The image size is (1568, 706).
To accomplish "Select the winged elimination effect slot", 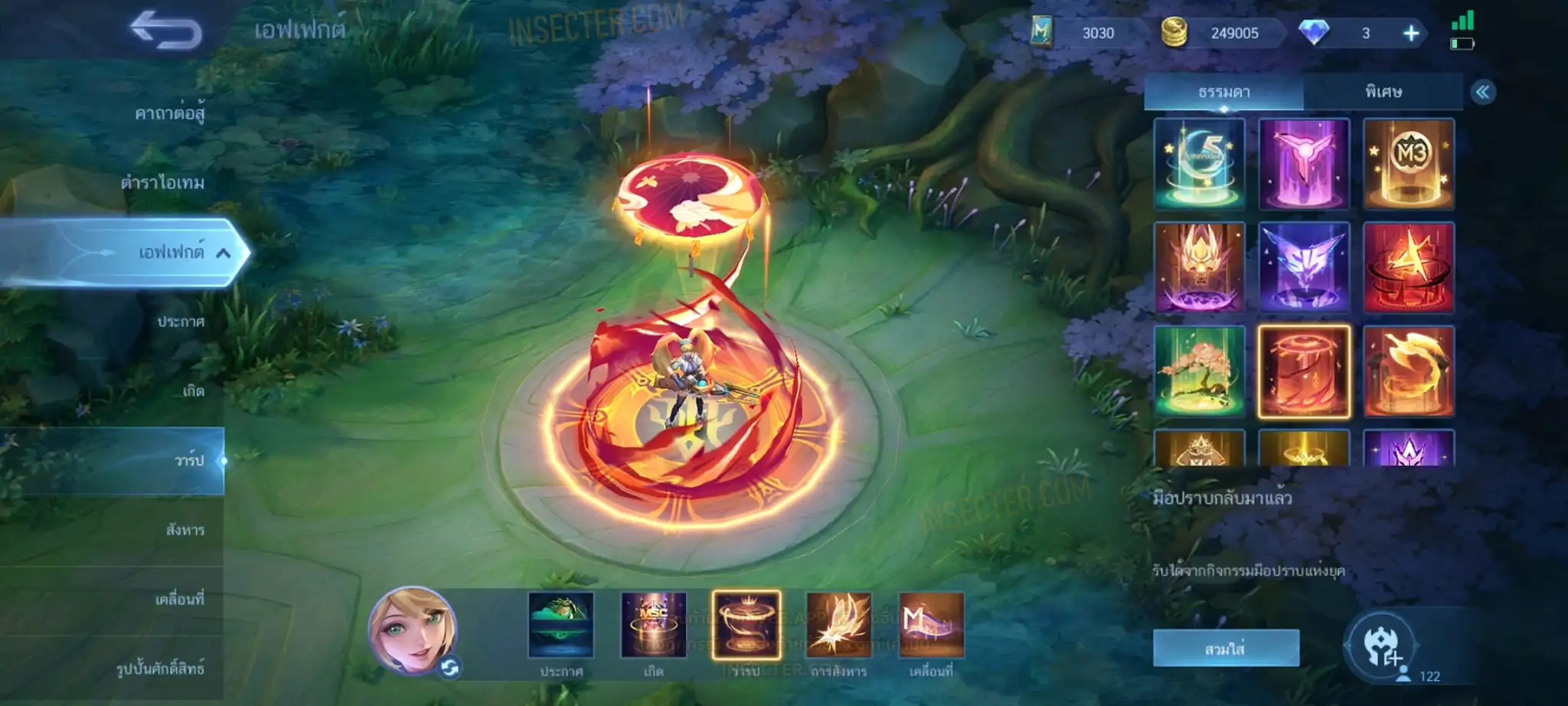I will [x=838, y=625].
